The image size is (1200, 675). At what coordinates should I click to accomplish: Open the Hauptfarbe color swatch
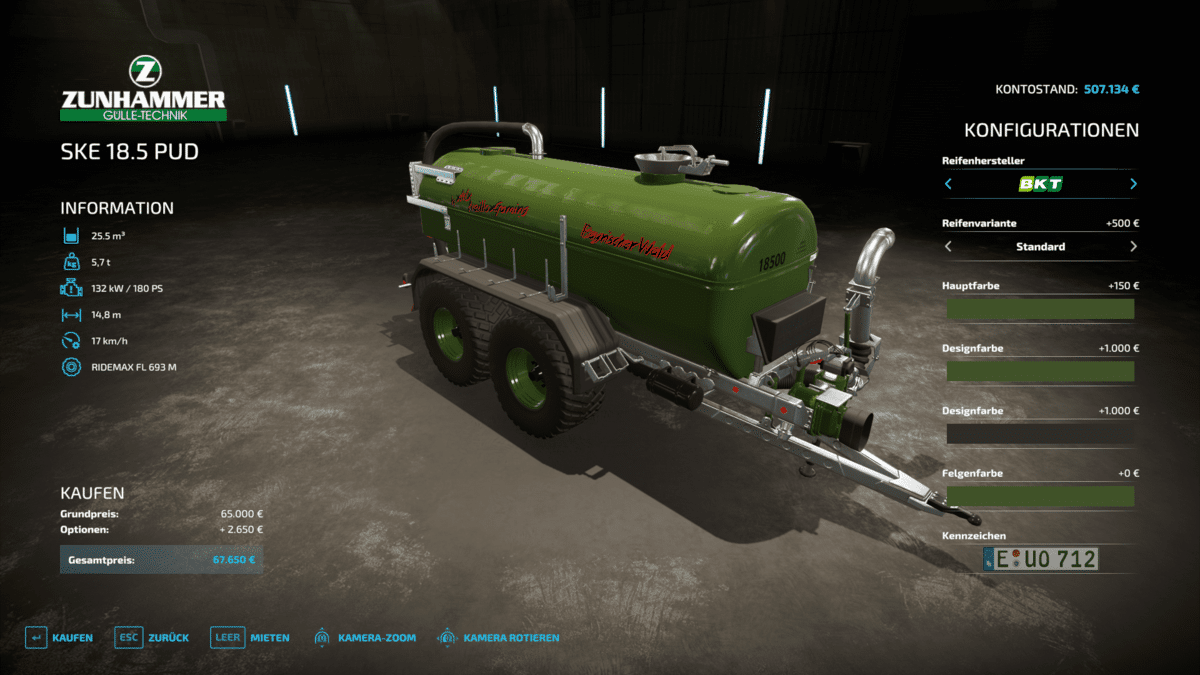tap(1040, 309)
